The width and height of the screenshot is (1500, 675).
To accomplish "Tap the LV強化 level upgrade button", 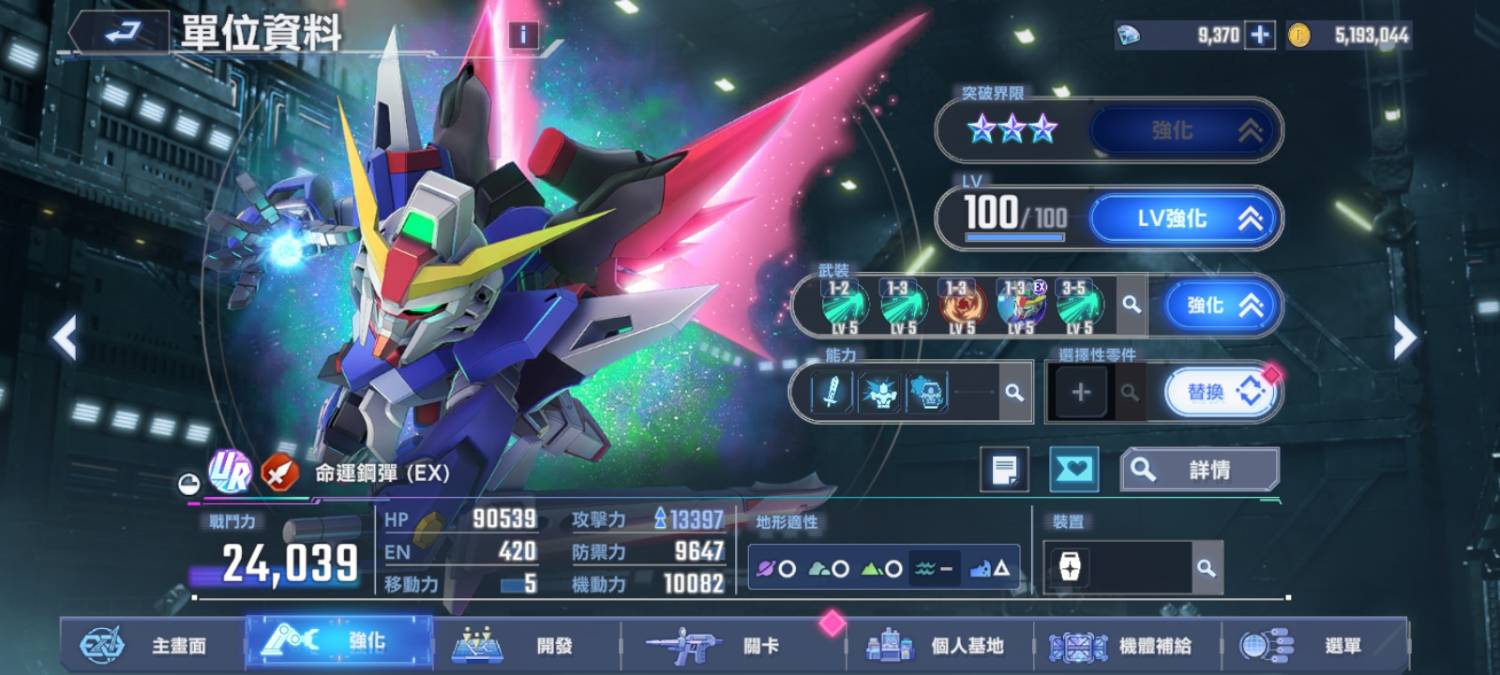I will tap(1183, 219).
